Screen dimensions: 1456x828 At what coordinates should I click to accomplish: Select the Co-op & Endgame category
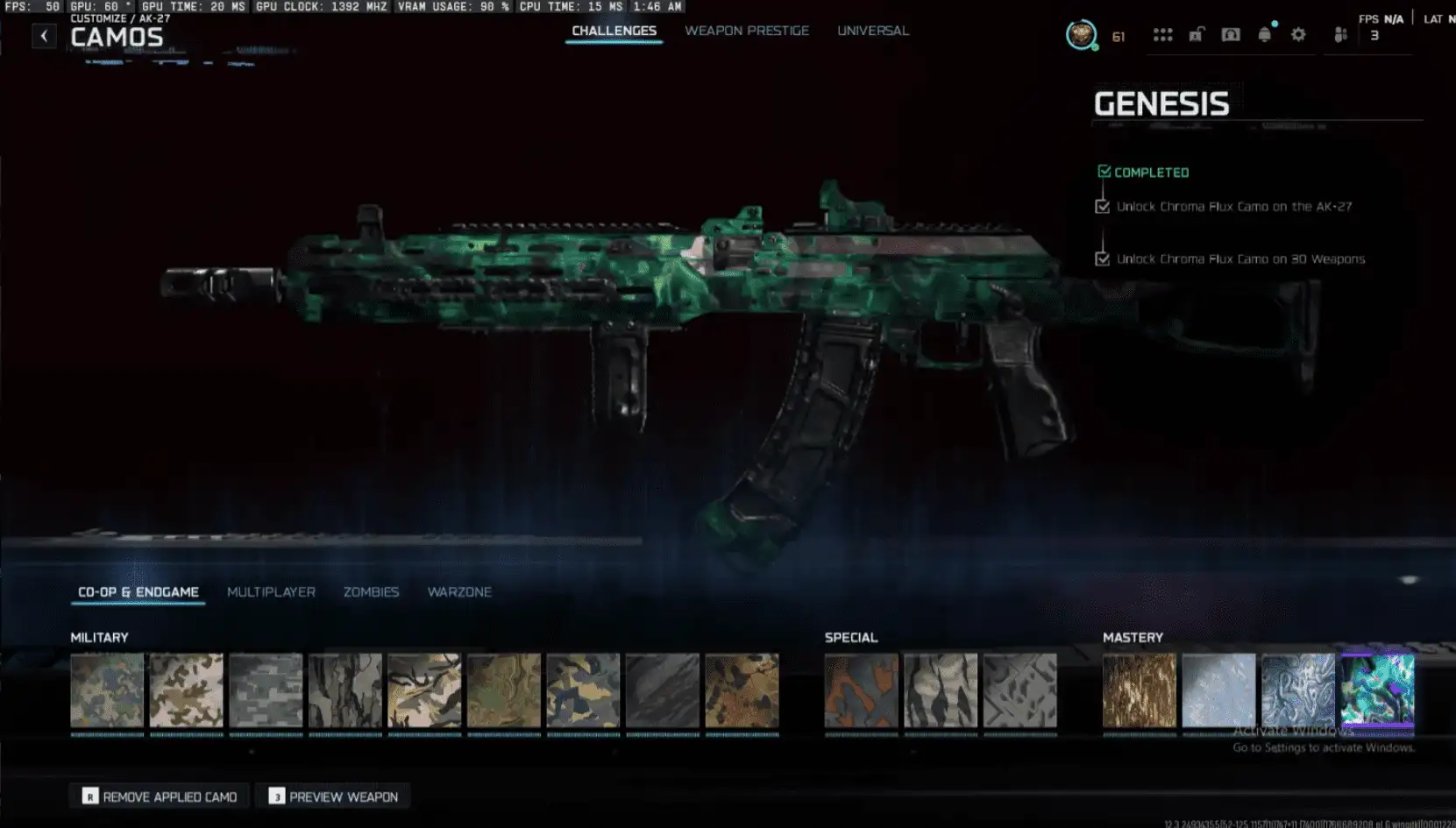(x=138, y=592)
